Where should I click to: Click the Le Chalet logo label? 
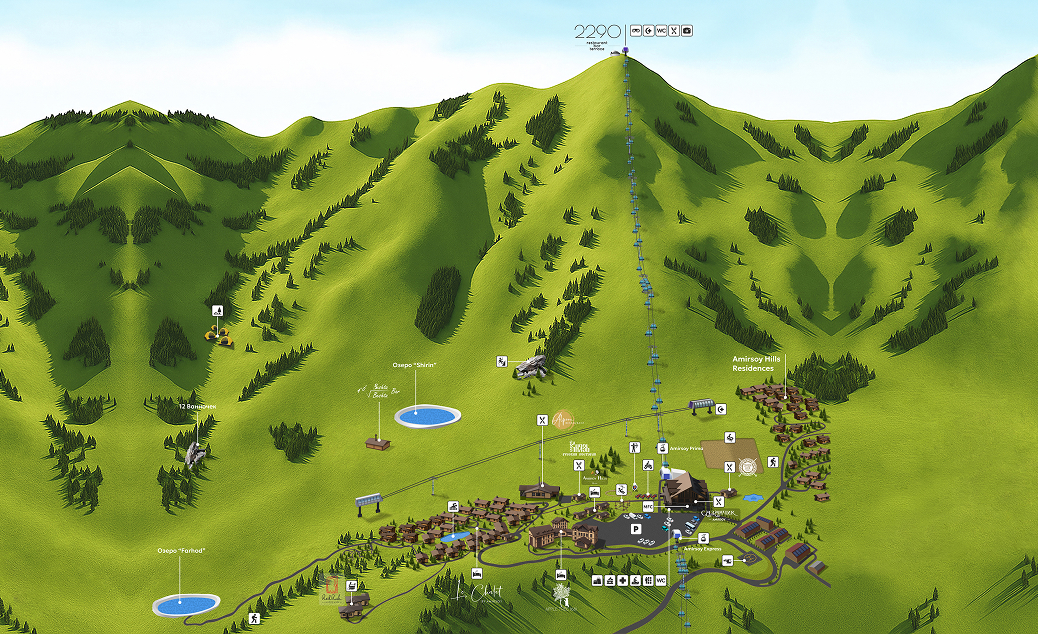point(478,592)
